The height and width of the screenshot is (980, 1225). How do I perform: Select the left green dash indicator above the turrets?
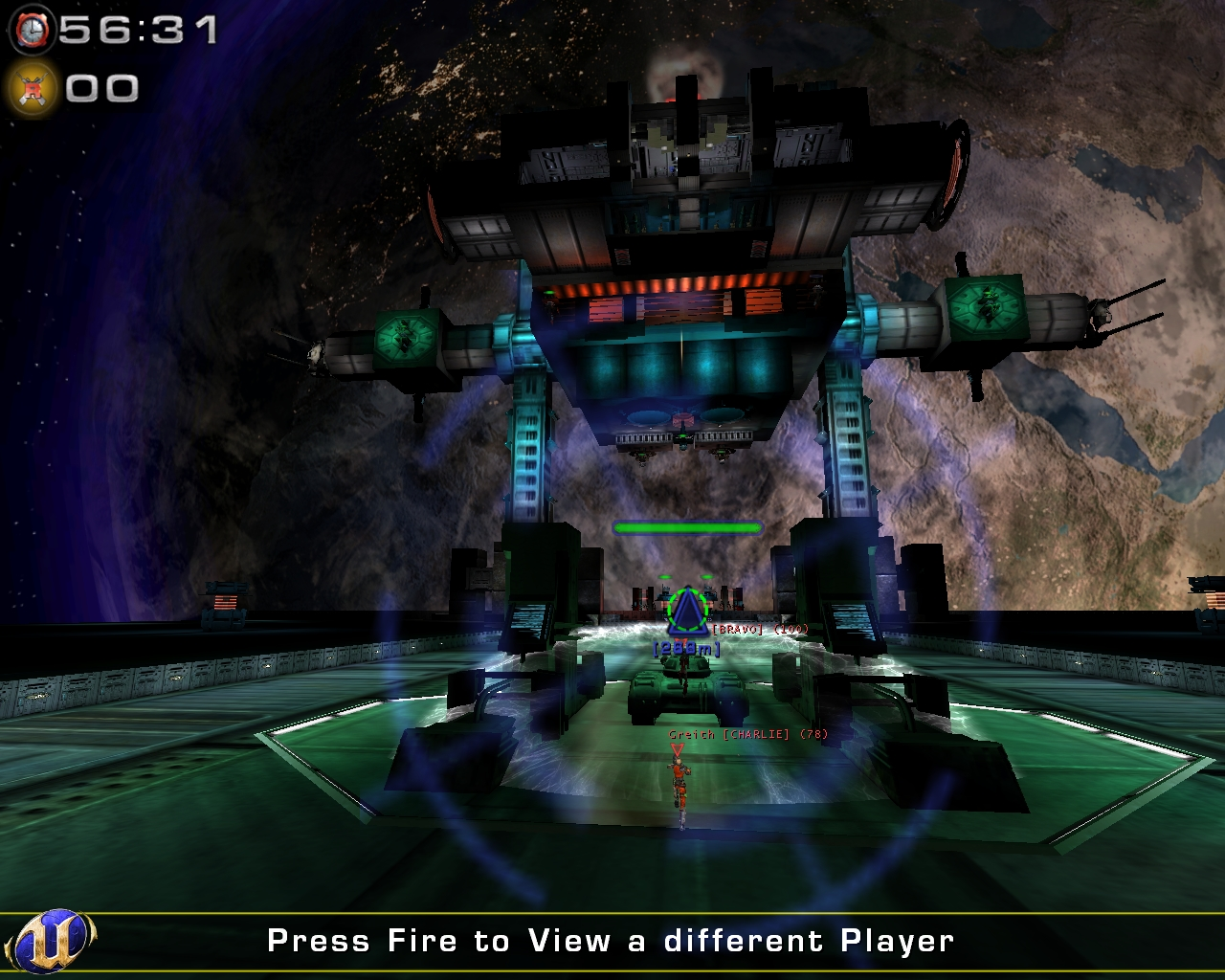tap(665, 577)
